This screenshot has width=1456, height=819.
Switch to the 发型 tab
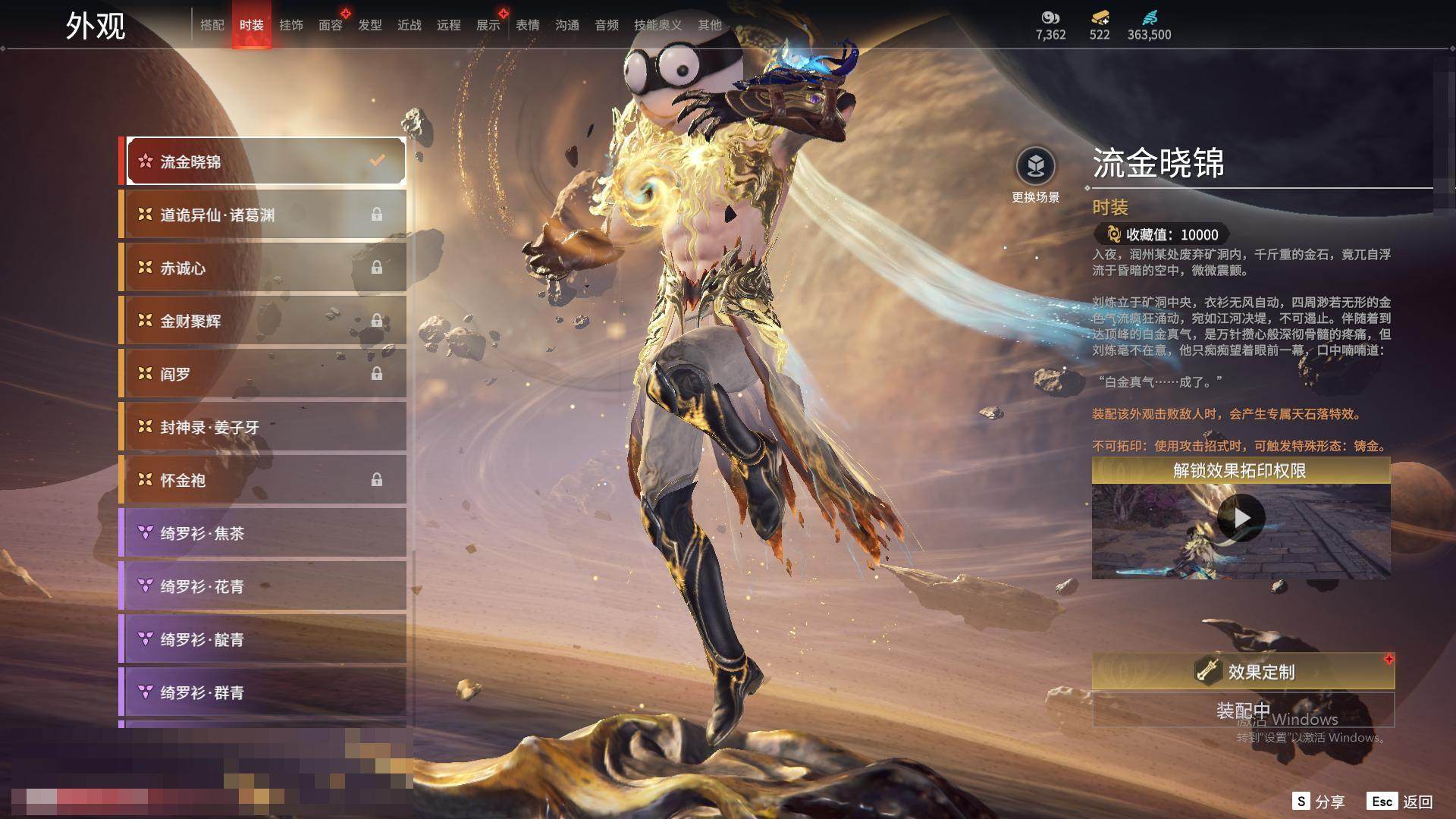point(369,25)
